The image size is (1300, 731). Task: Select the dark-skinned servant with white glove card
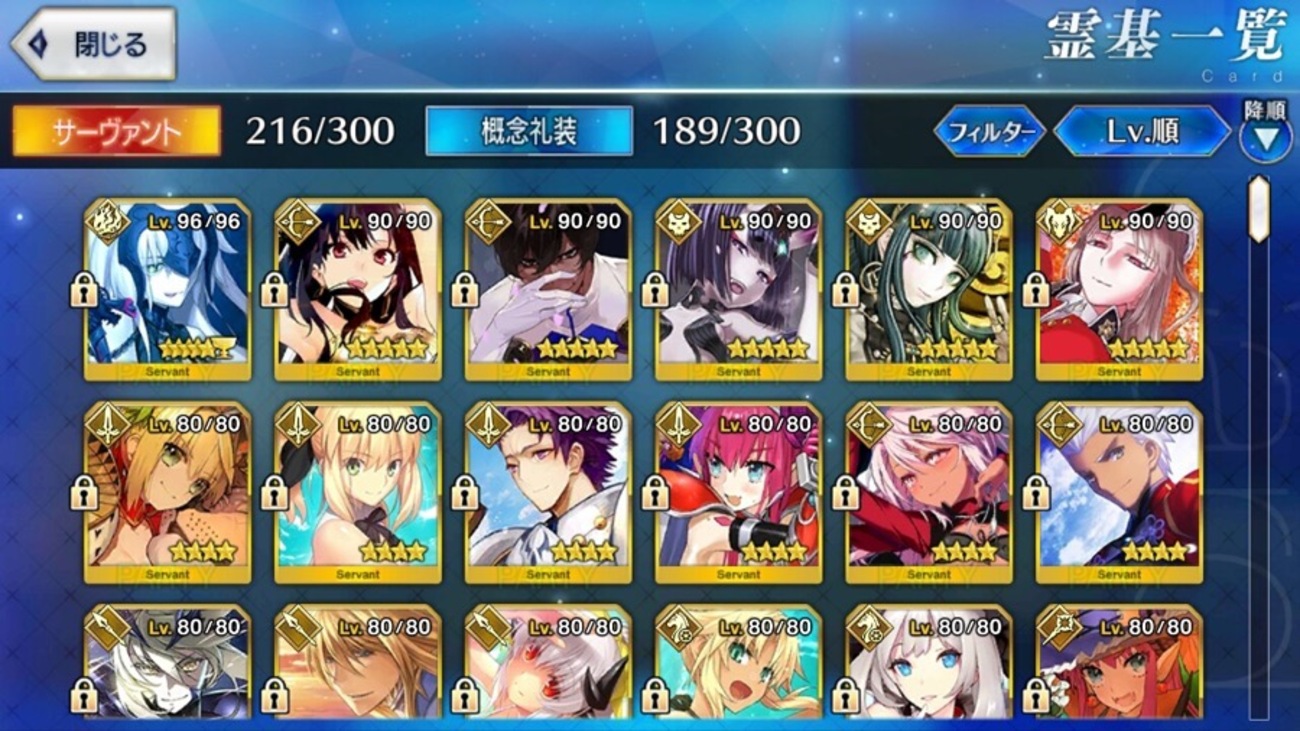click(548, 289)
